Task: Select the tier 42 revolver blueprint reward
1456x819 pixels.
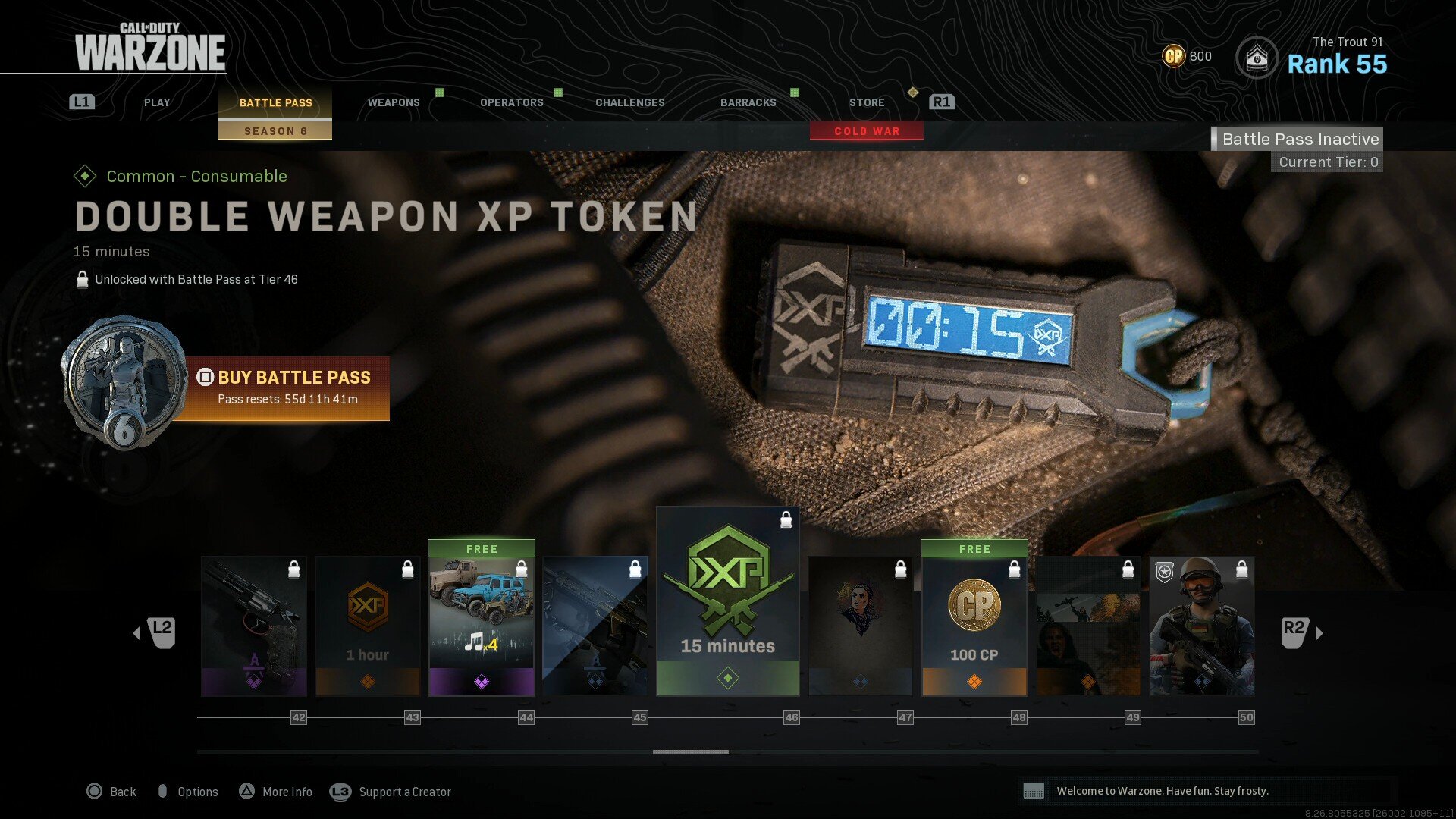Action: coord(254,626)
